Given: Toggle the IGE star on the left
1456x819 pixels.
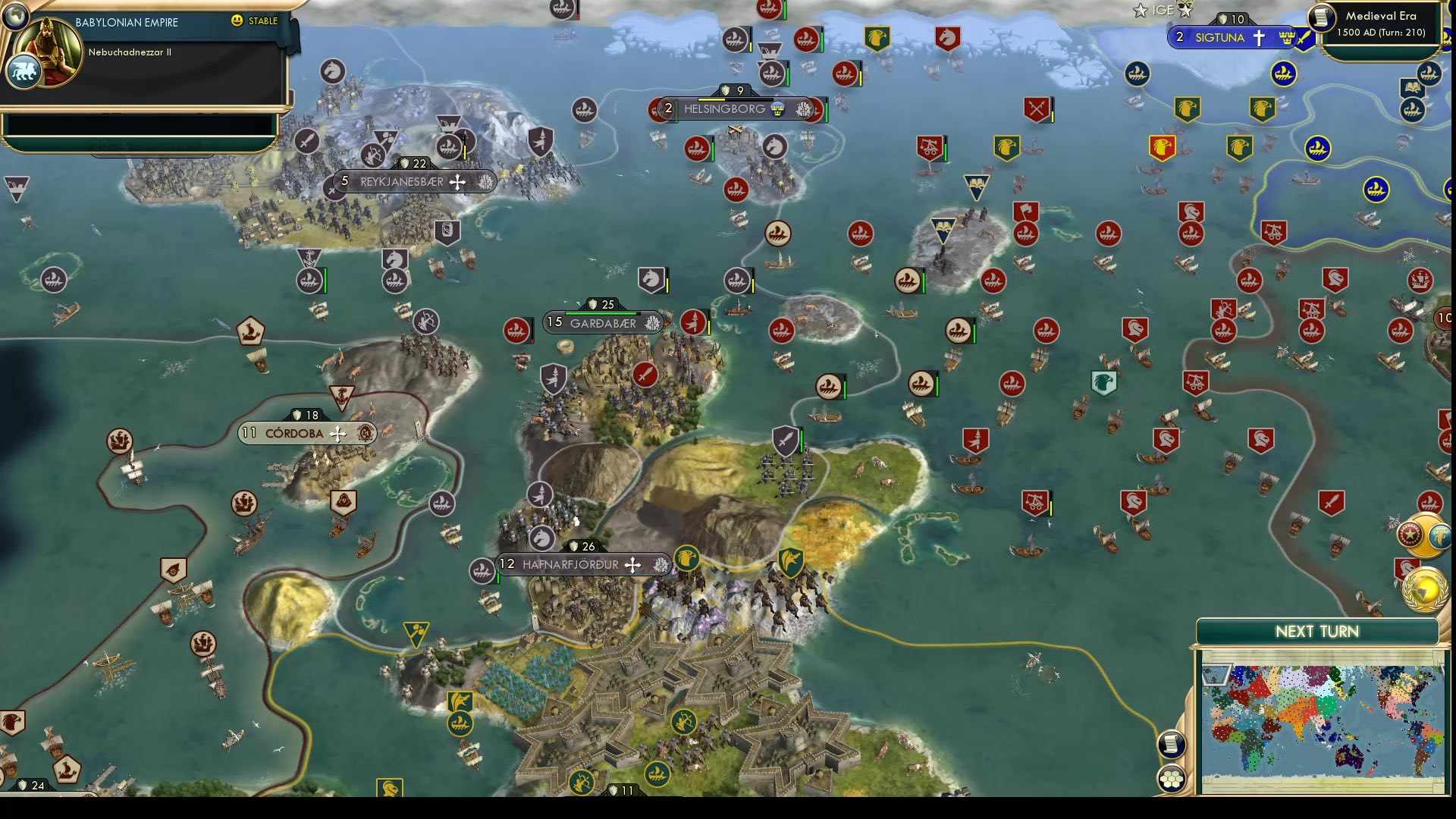Looking at the screenshot, I should pos(1140,10).
